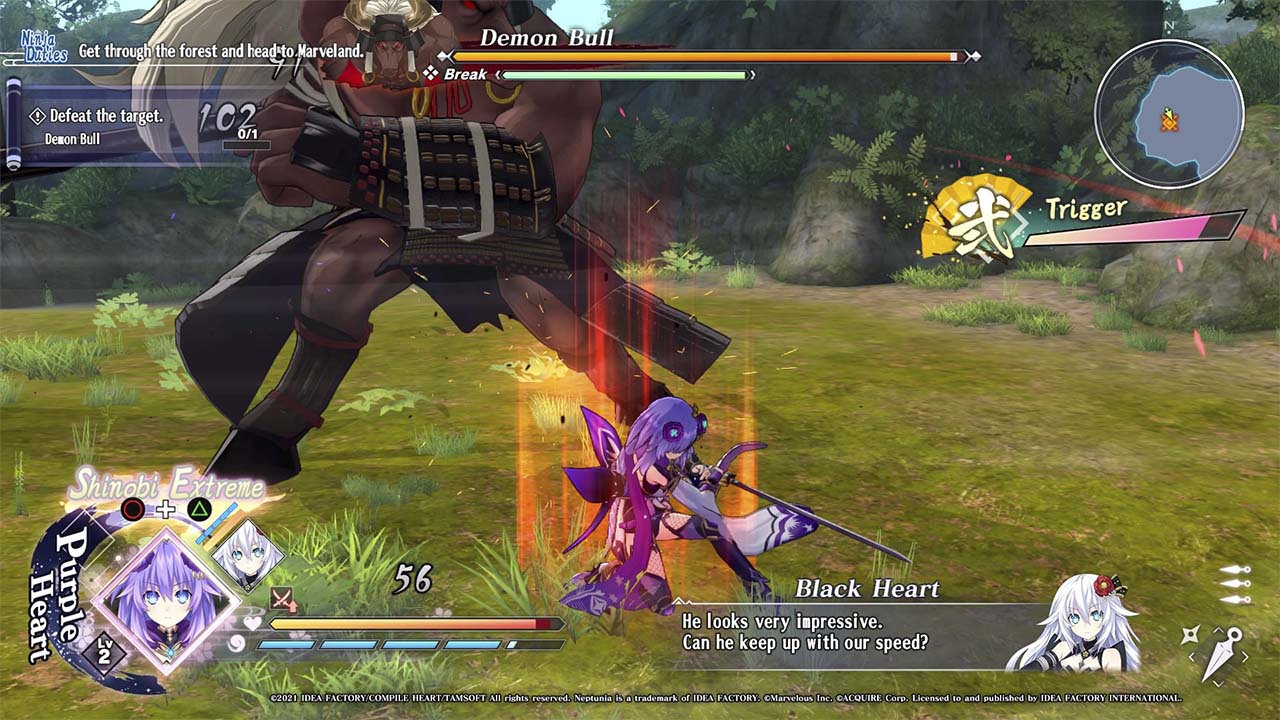Inspect the crossed swords buff icon
The image size is (1280, 720).
[x=283, y=599]
